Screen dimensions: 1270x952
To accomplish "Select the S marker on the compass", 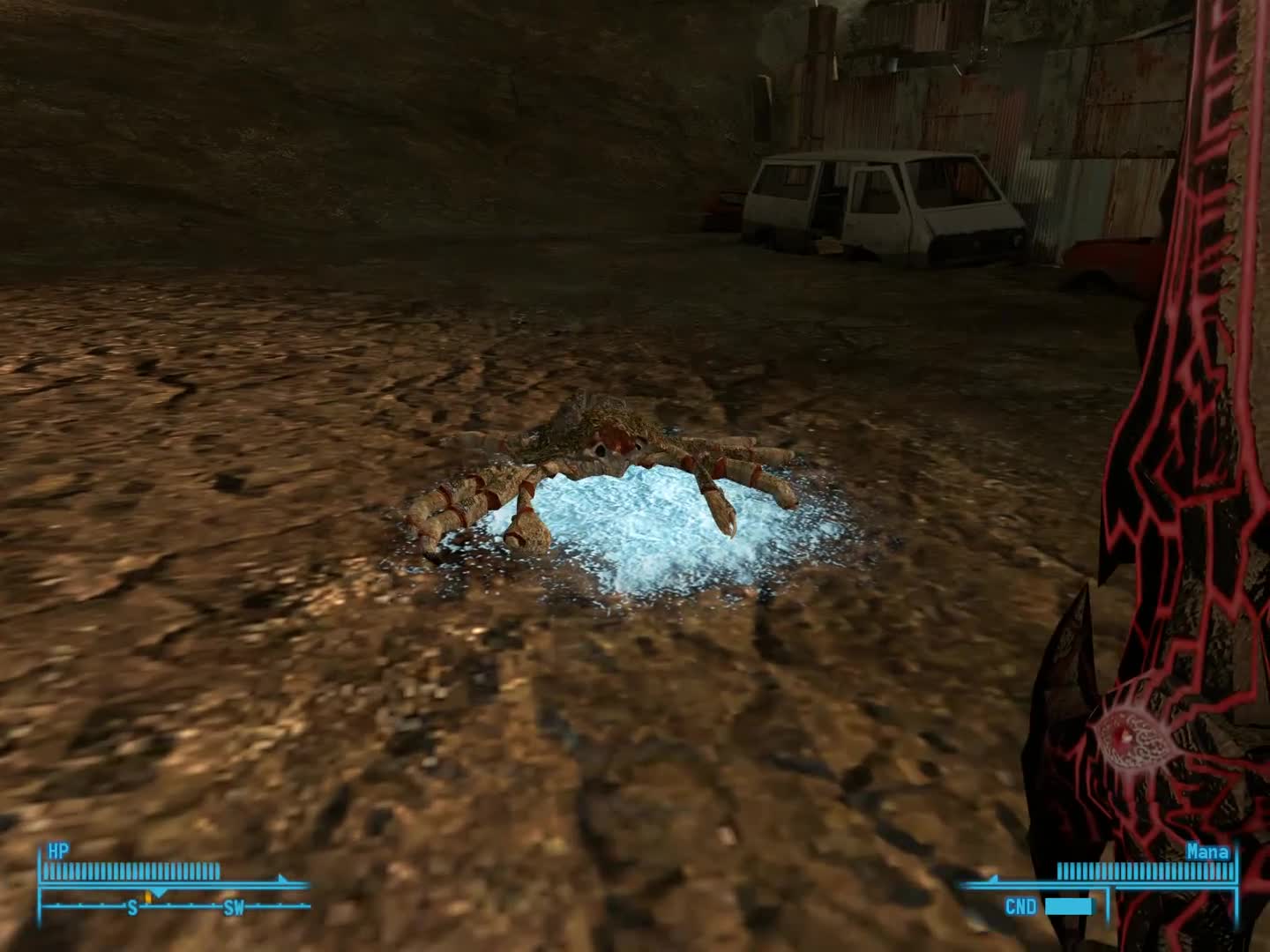I will click(133, 907).
